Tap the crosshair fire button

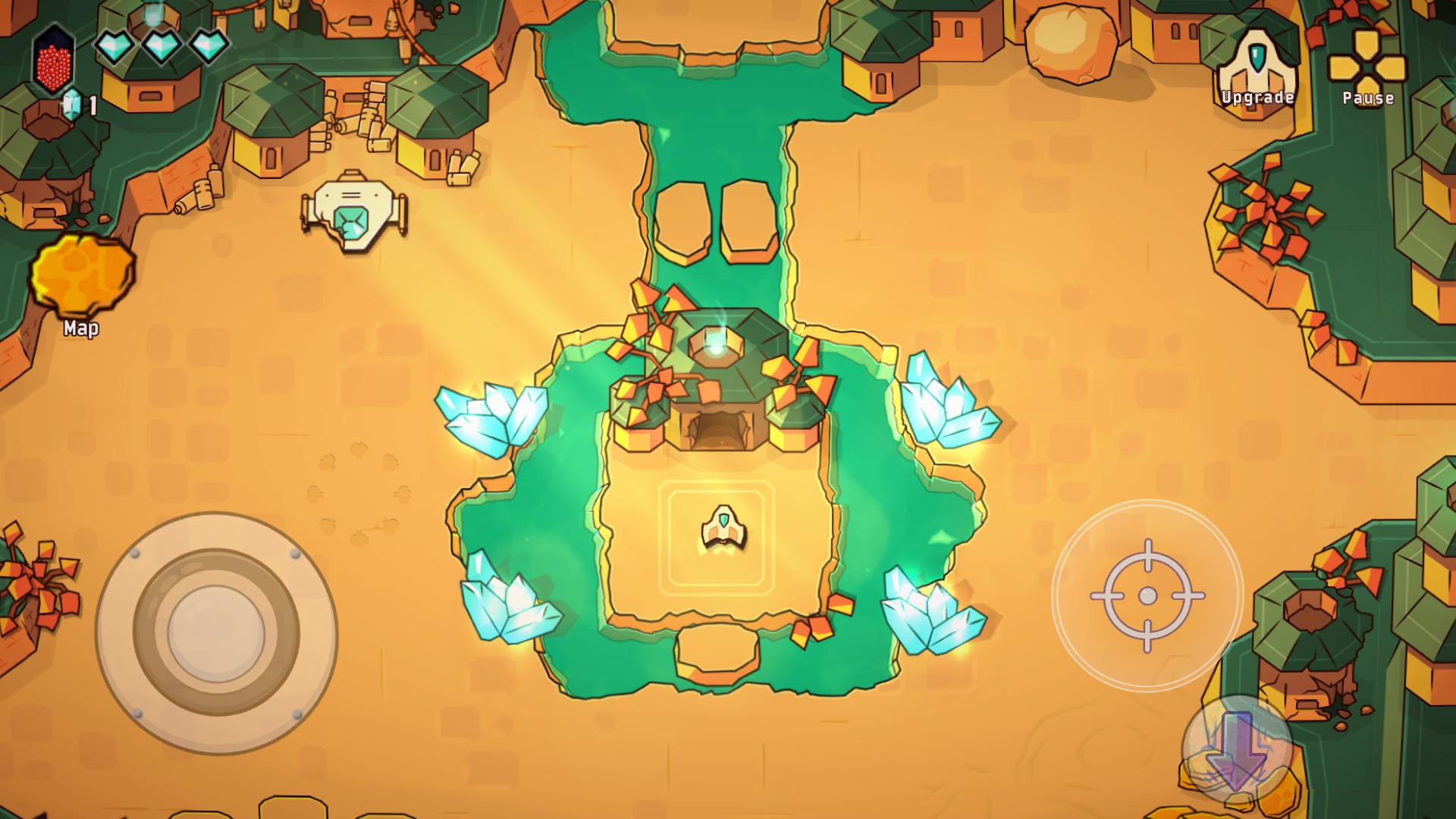click(1147, 596)
